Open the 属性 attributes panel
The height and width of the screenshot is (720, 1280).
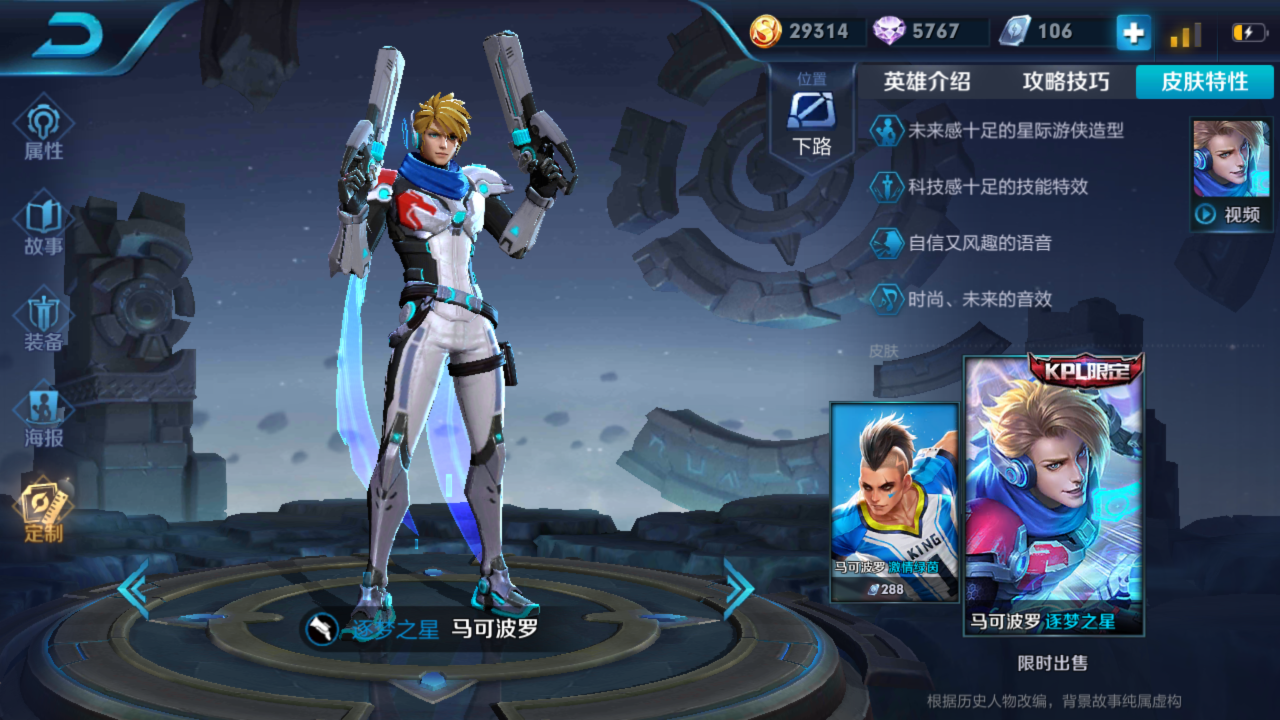pos(43,130)
